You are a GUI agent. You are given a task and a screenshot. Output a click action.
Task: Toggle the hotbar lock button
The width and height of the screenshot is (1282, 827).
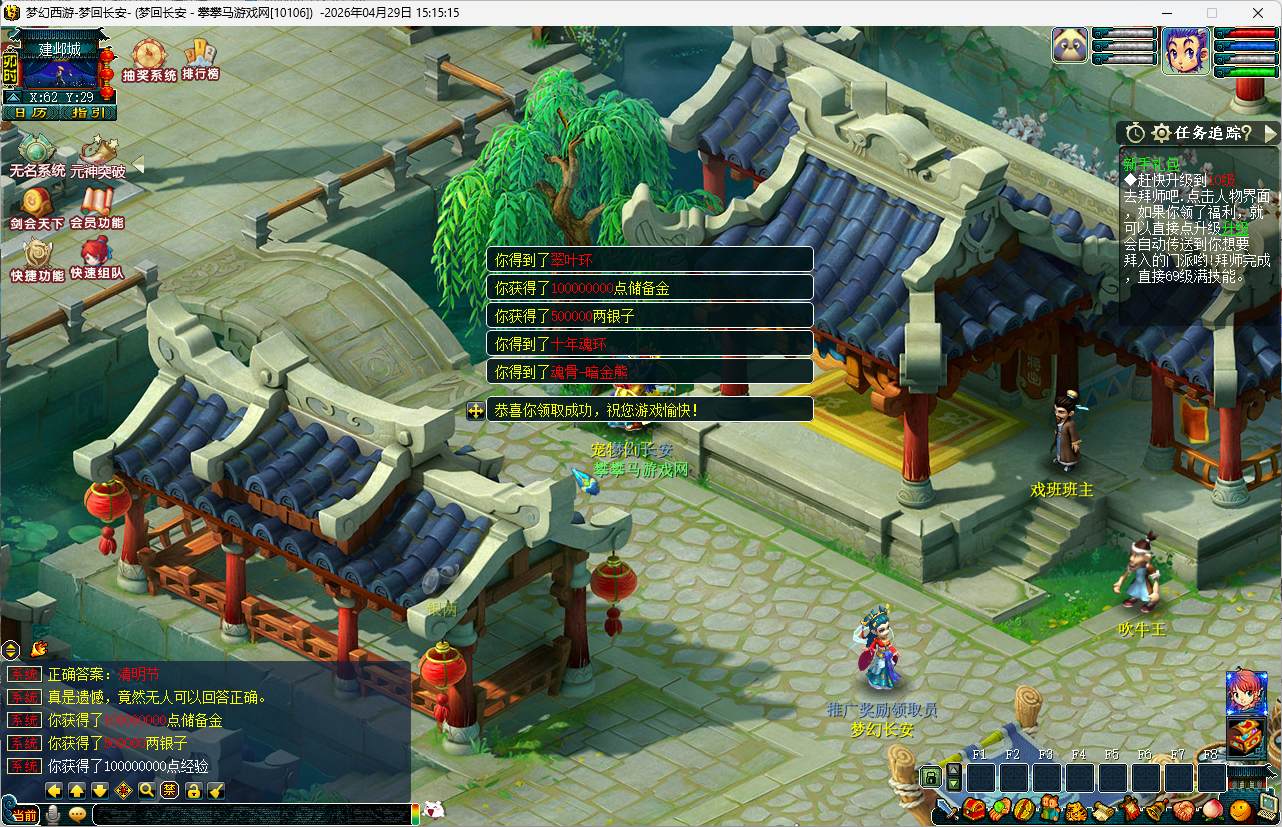[x=930, y=776]
